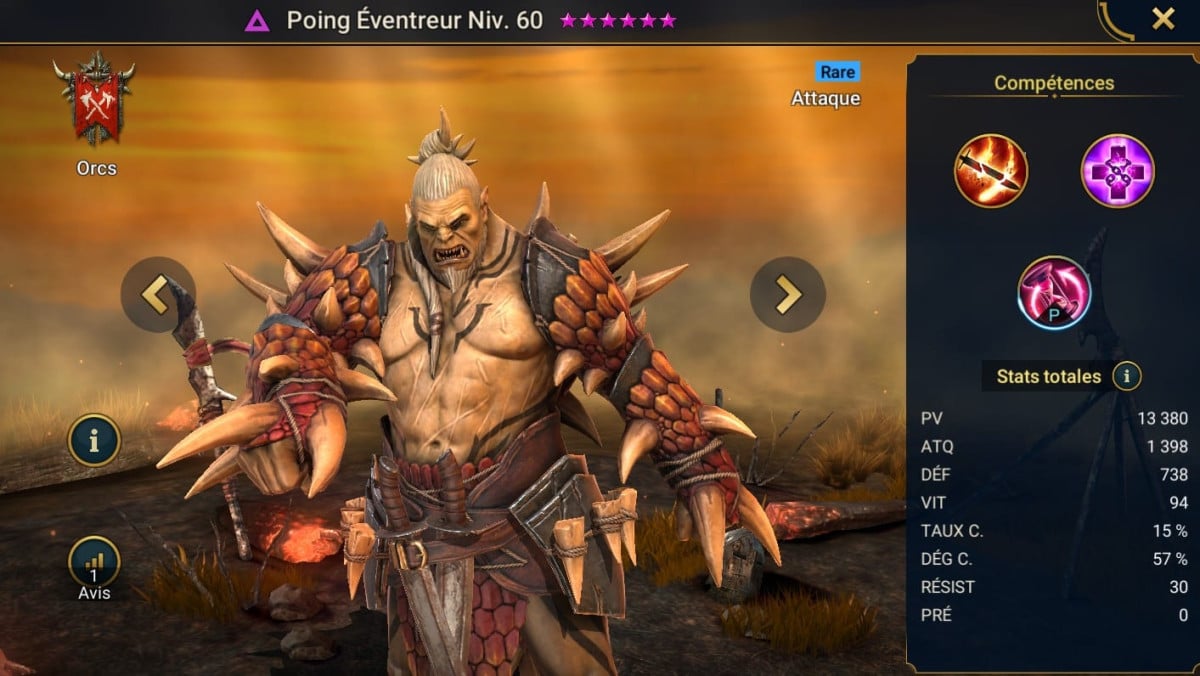Select the flaming blade skill icon

point(990,171)
